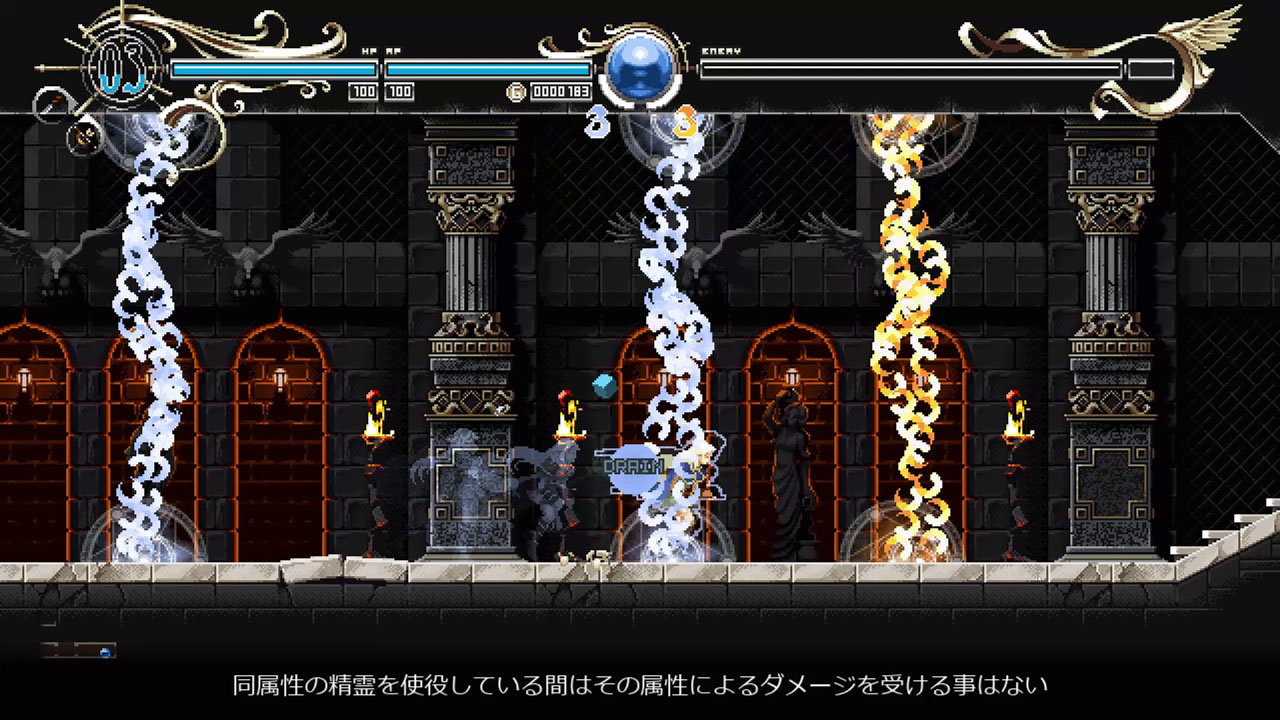The image size is (1280, 720).
Task: Click the 100 HP value box
Action: point(363,91)
